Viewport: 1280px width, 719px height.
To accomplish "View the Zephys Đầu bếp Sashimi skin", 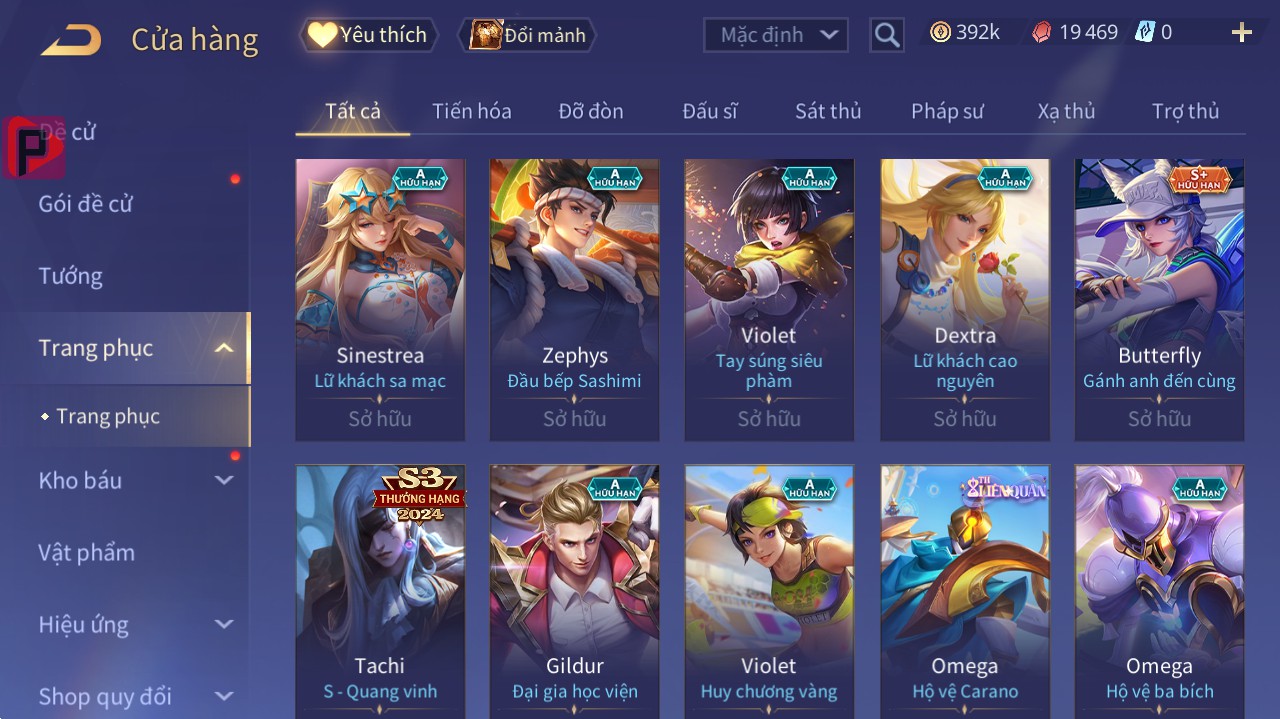I will point(574,299).
